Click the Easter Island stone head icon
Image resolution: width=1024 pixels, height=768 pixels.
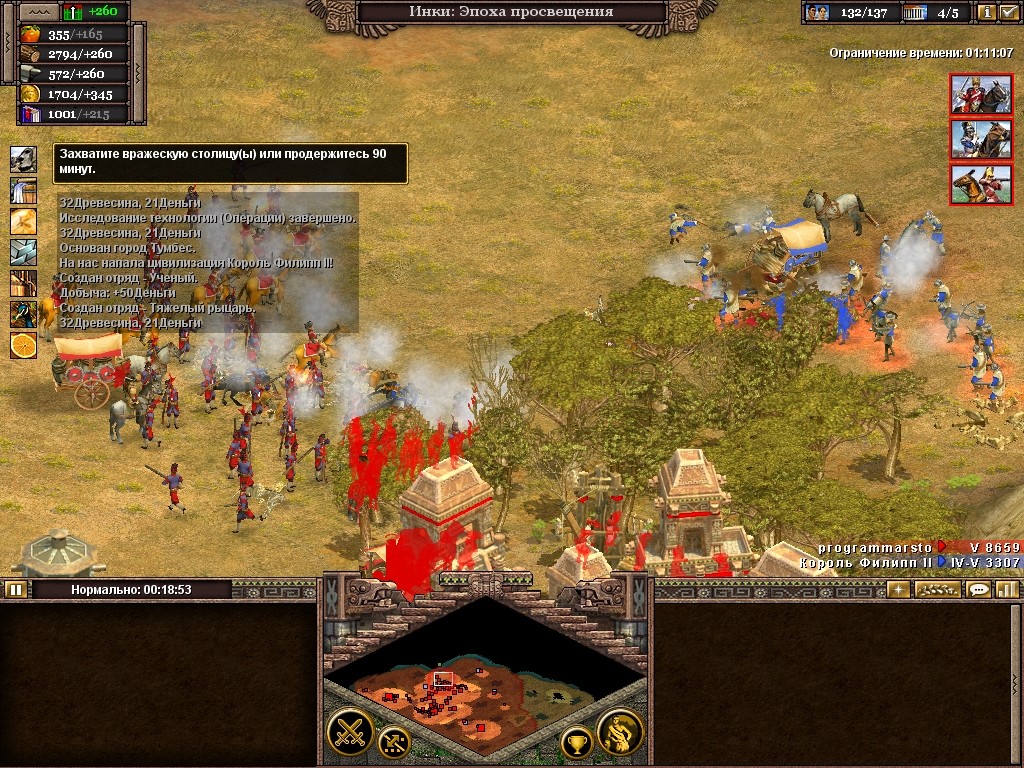pos(23,159)
